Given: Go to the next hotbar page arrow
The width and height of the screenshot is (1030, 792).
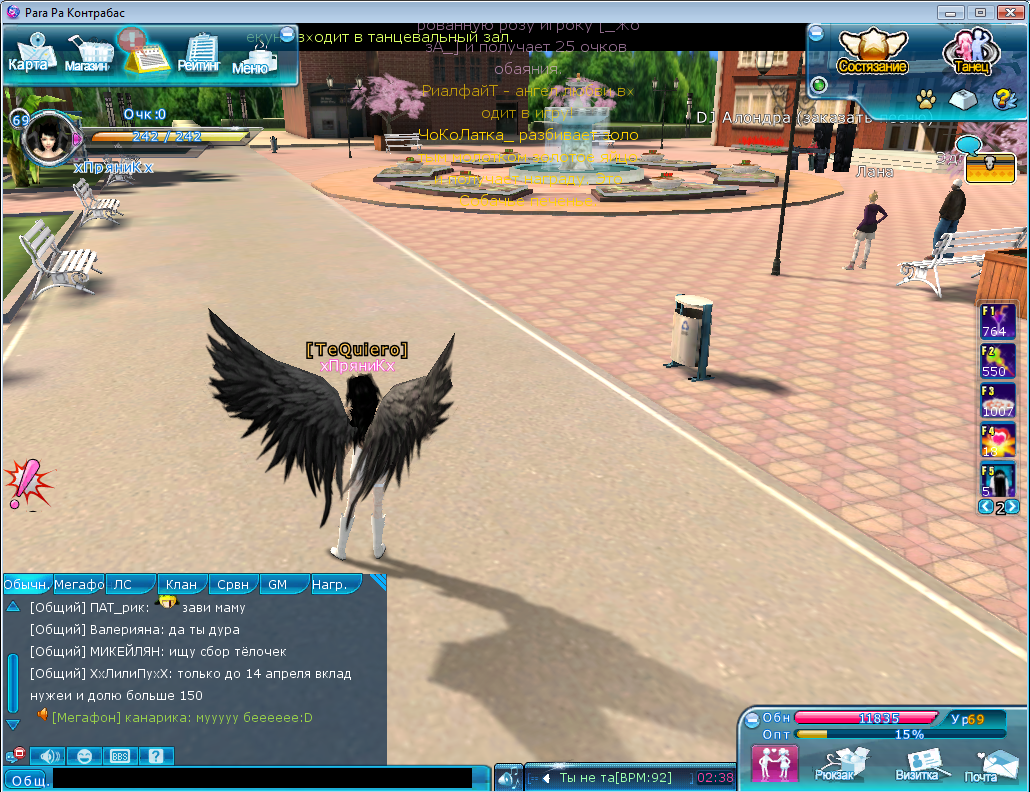Looking at the screenshot, I should coord(1013,507).
